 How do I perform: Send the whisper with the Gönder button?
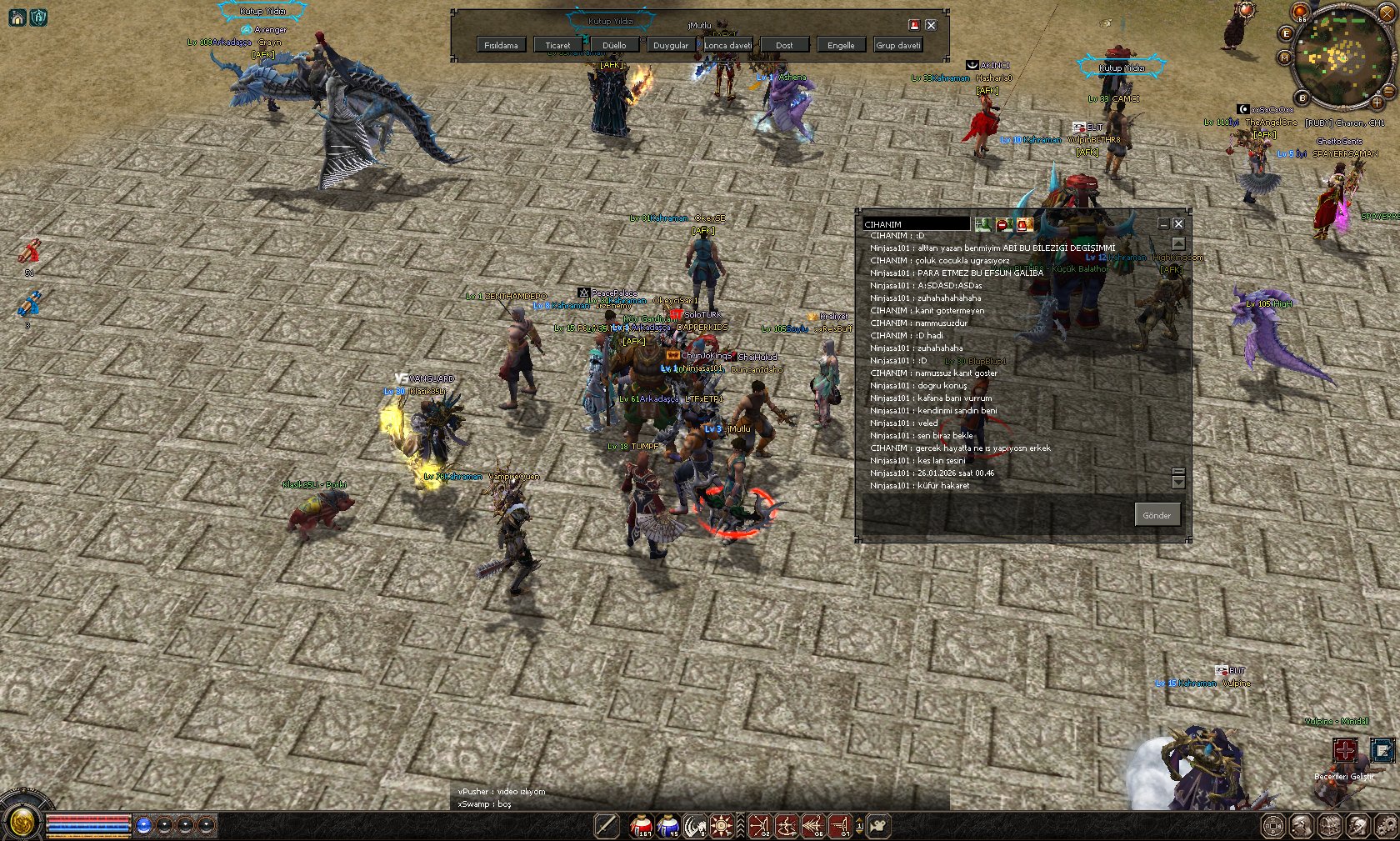coord(1157,515)
